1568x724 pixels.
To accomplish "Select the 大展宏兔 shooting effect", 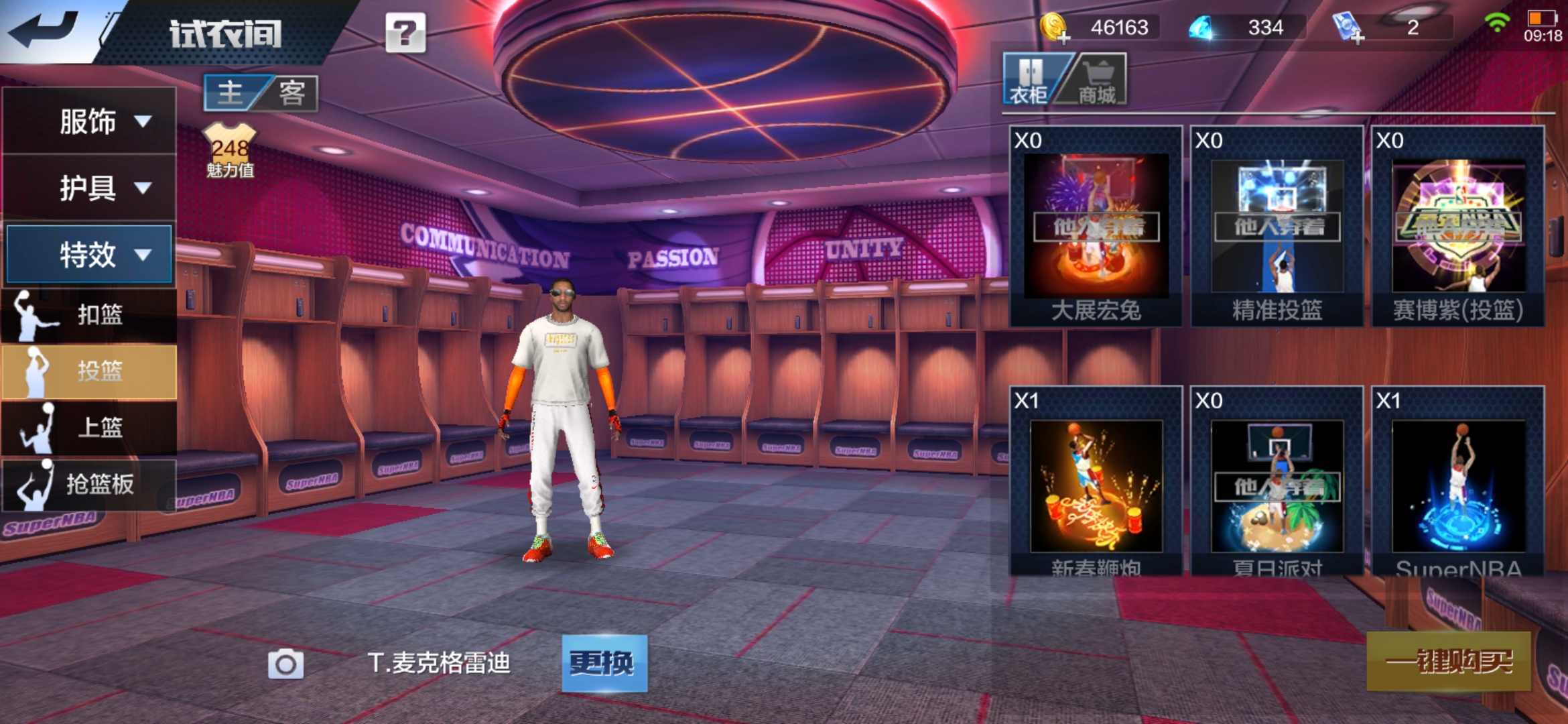I will coord(1096,227).
